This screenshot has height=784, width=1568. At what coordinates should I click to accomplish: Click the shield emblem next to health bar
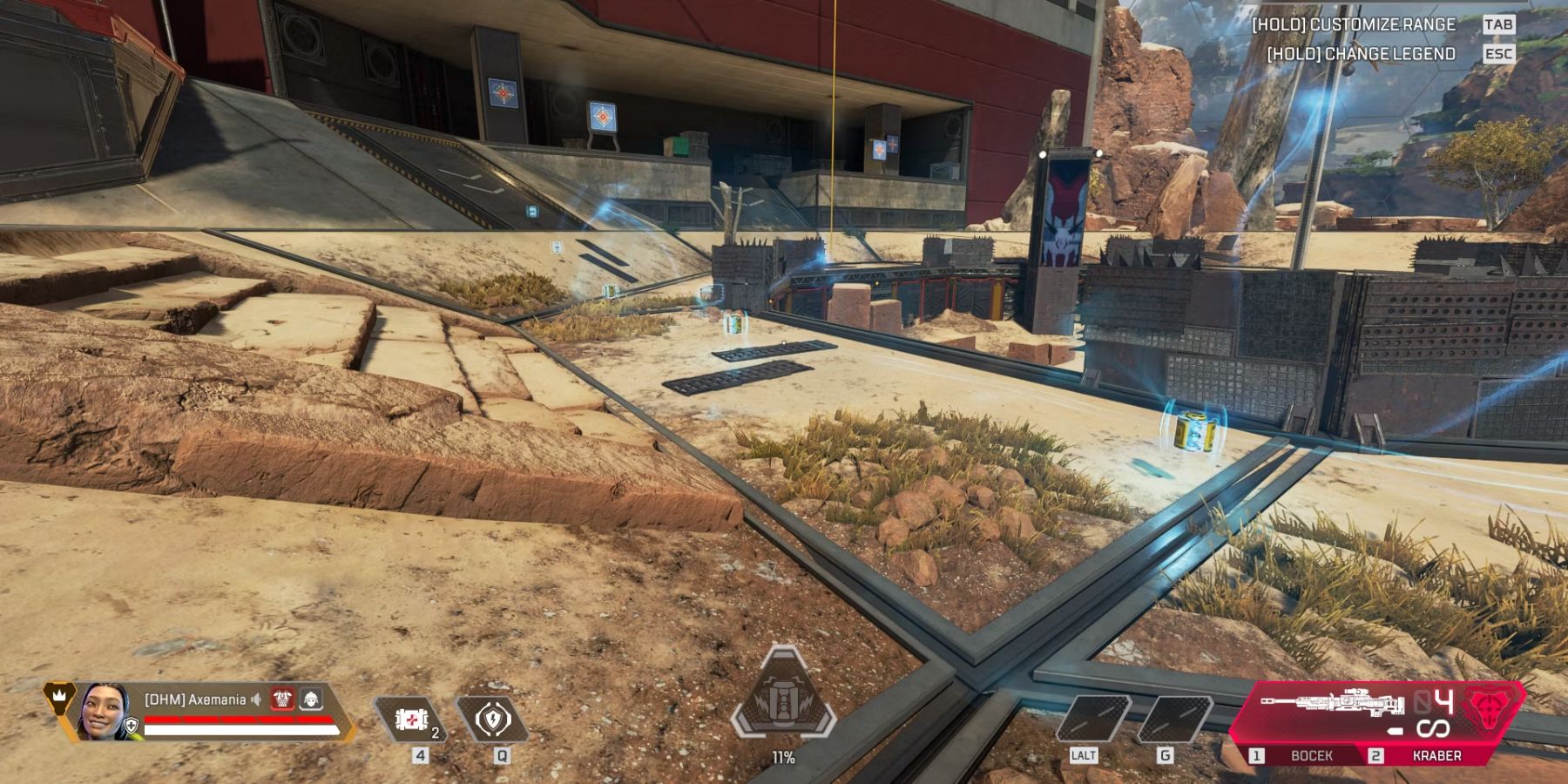click(130, 725)
